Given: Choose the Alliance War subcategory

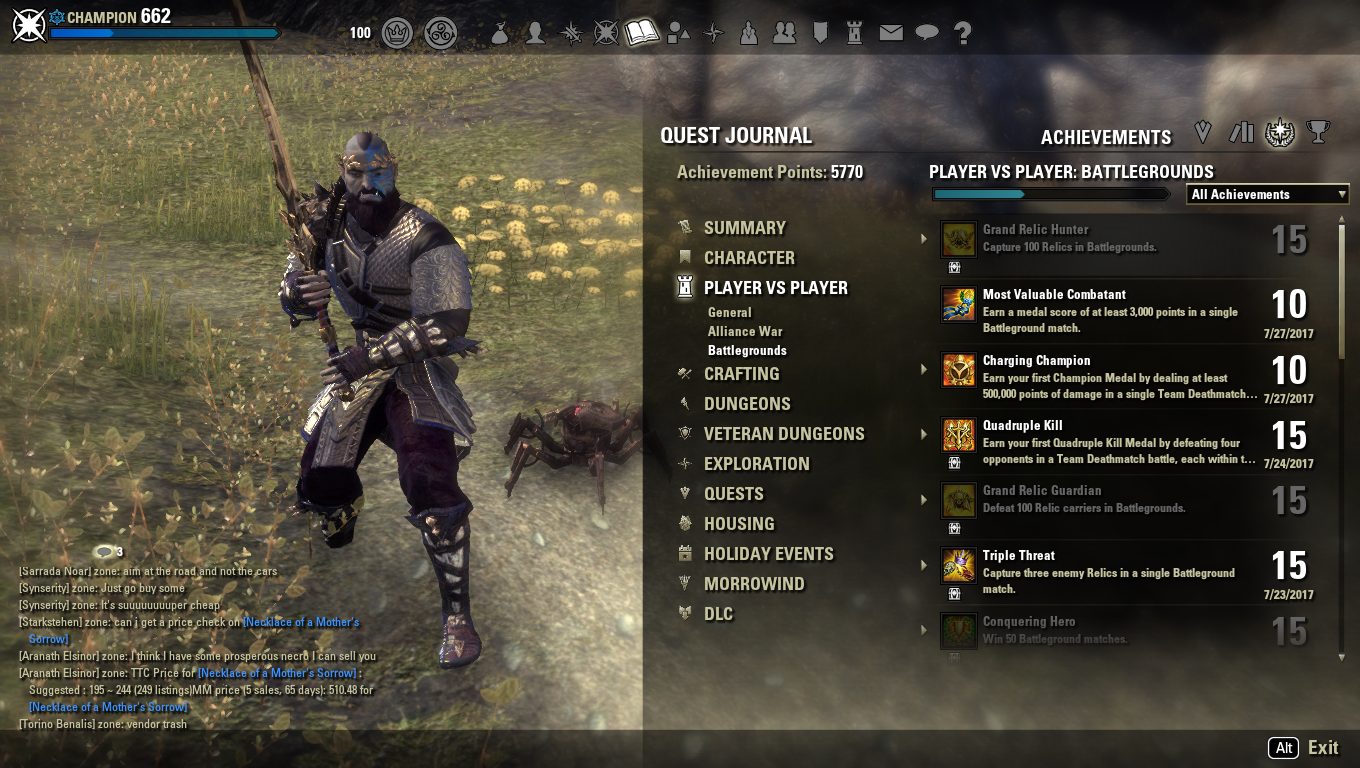Looking at the screenshot, I should click(745, 332).
